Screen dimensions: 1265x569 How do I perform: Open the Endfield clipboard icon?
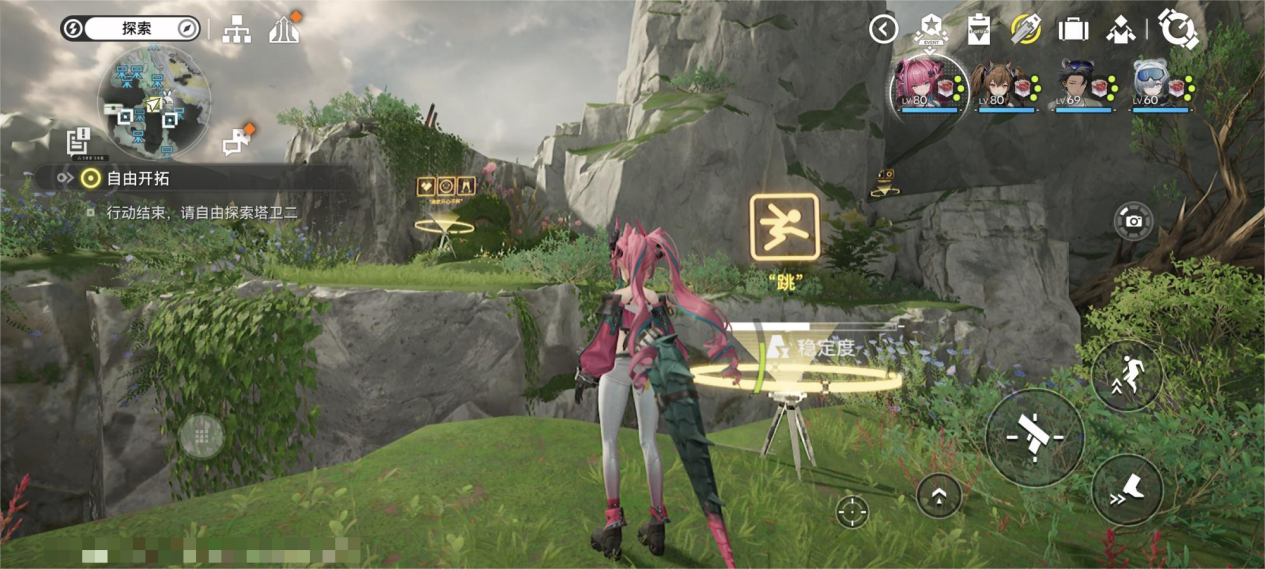coord(979,30)
